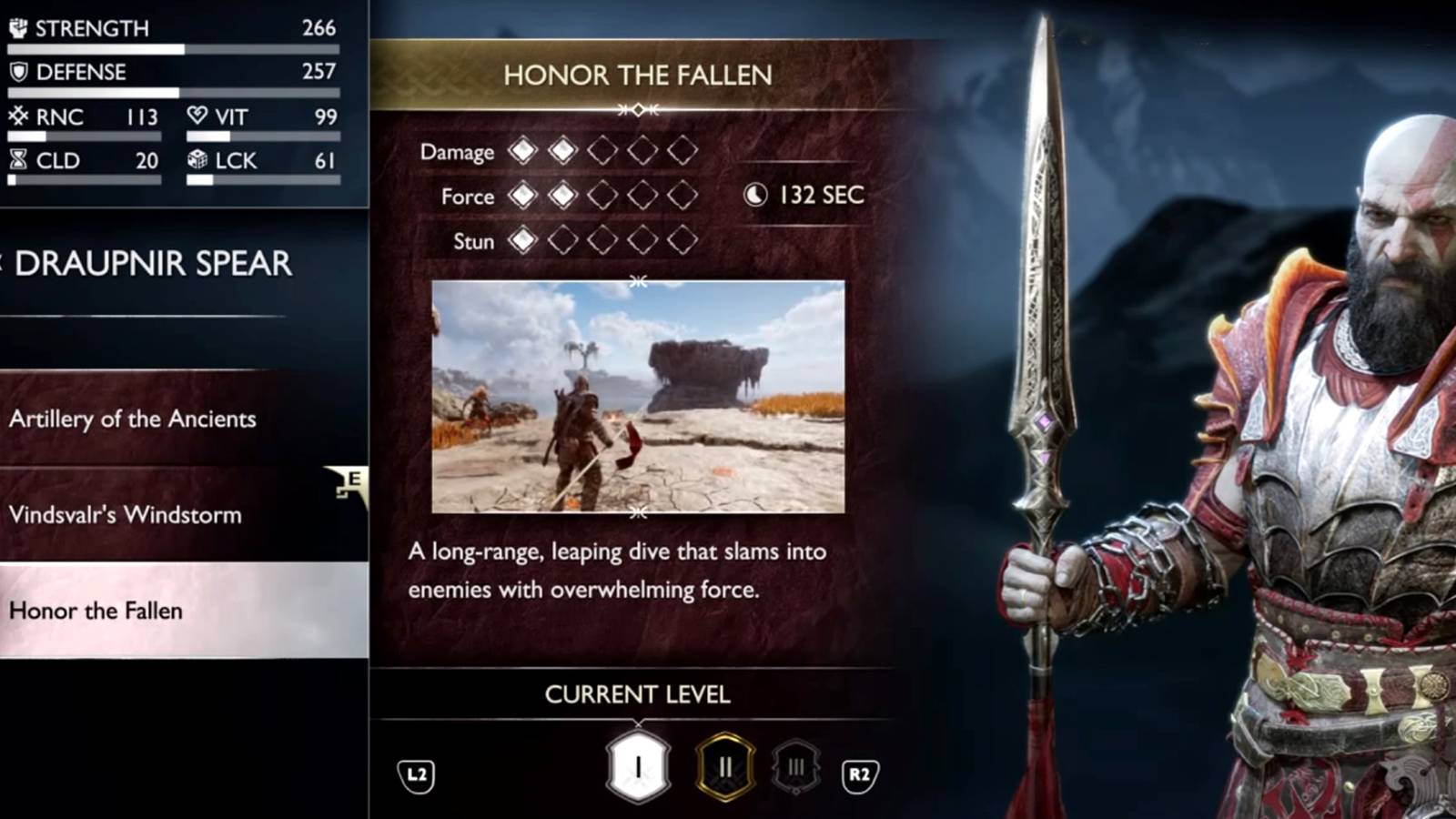This screenshot has width=1456, height=819.
Task: Select the Vitality heart icon
Action: (196, 116)
